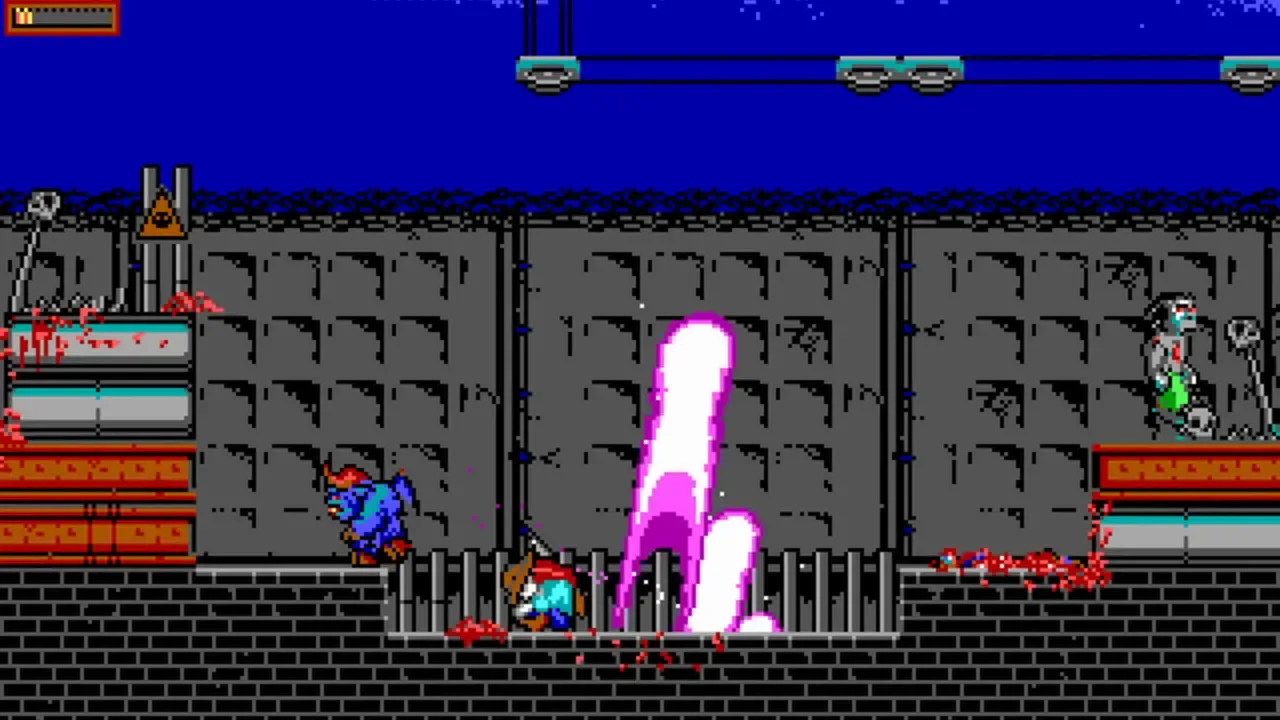The width and height of the screenshot is (1280, 720).
Task: Click the hanging zombie corpse on the right
Action: click(1175, 350)
